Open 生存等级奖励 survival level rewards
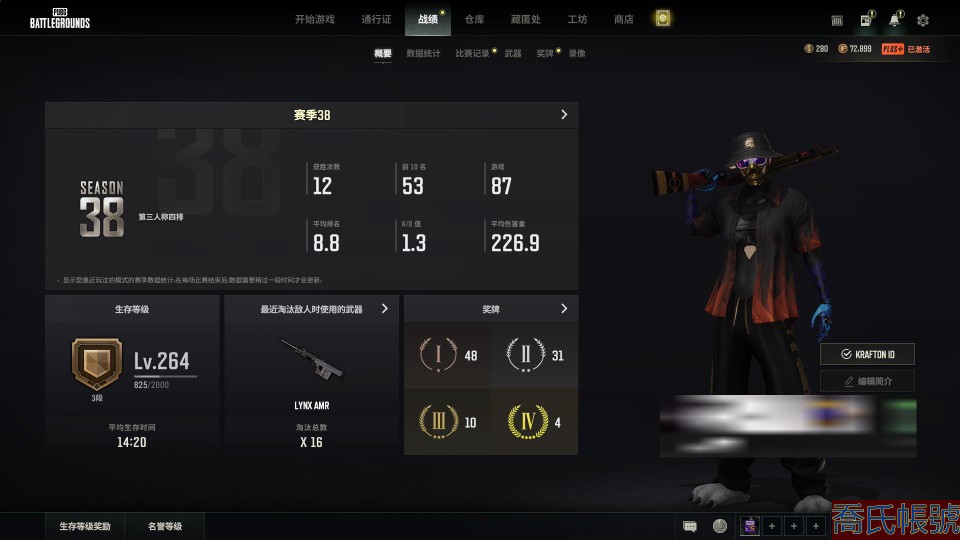 click(x=85, y=526)
